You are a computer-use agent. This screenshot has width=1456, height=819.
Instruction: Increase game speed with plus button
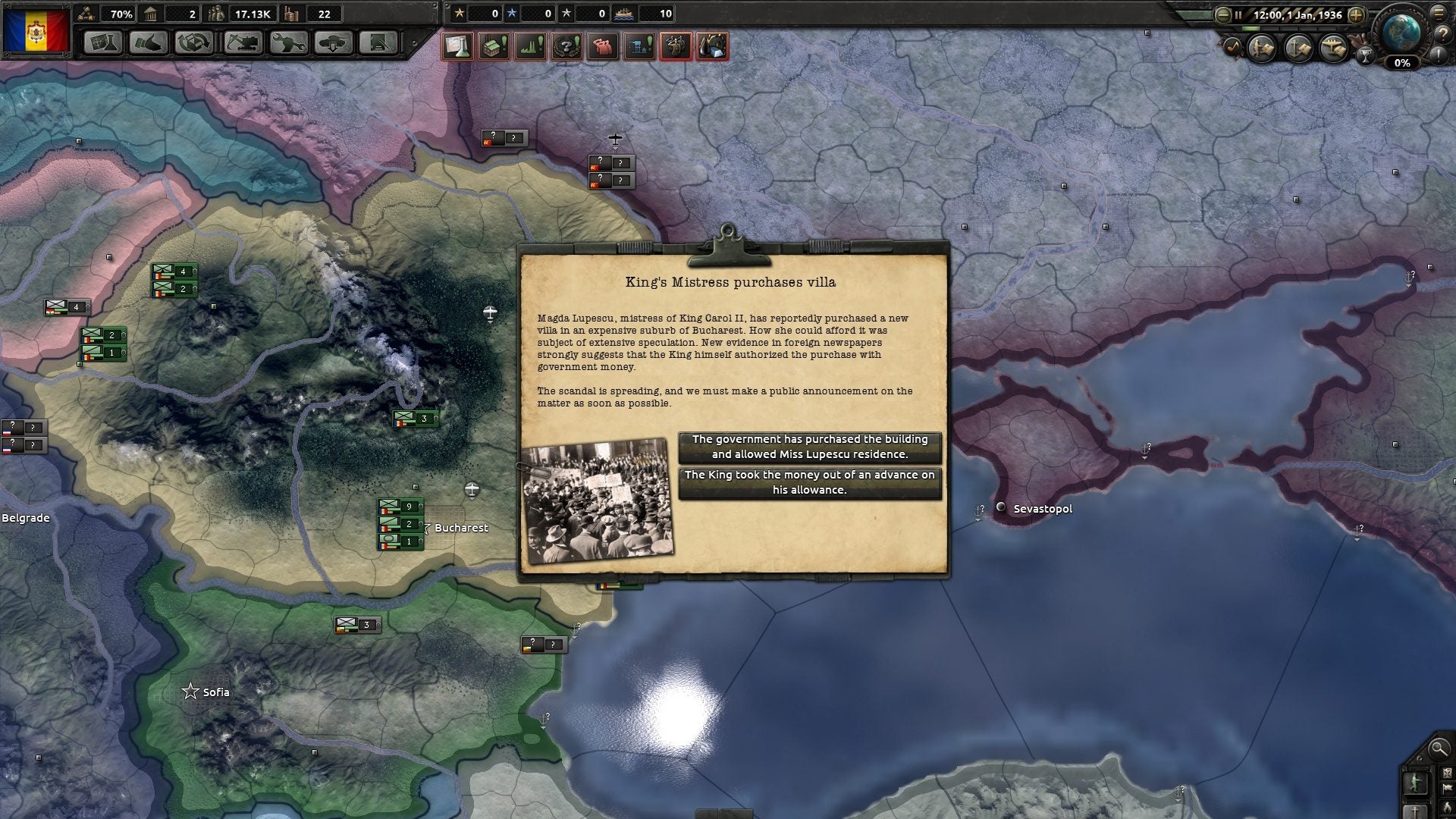pos(1357,14)
